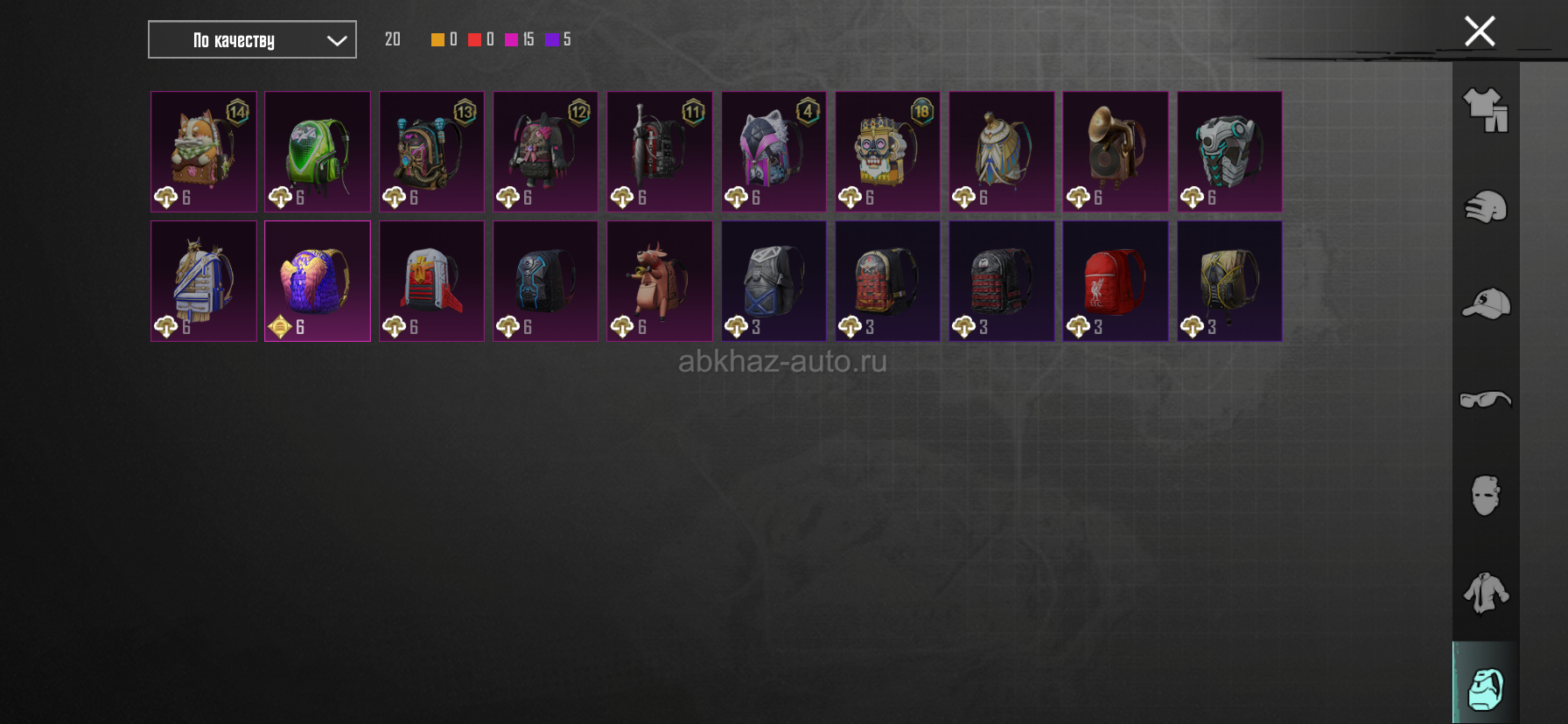The height and width of the screenshot is (724, 1568).
Task: Select the corgi dog backpack skin
Action: point(204,151)
